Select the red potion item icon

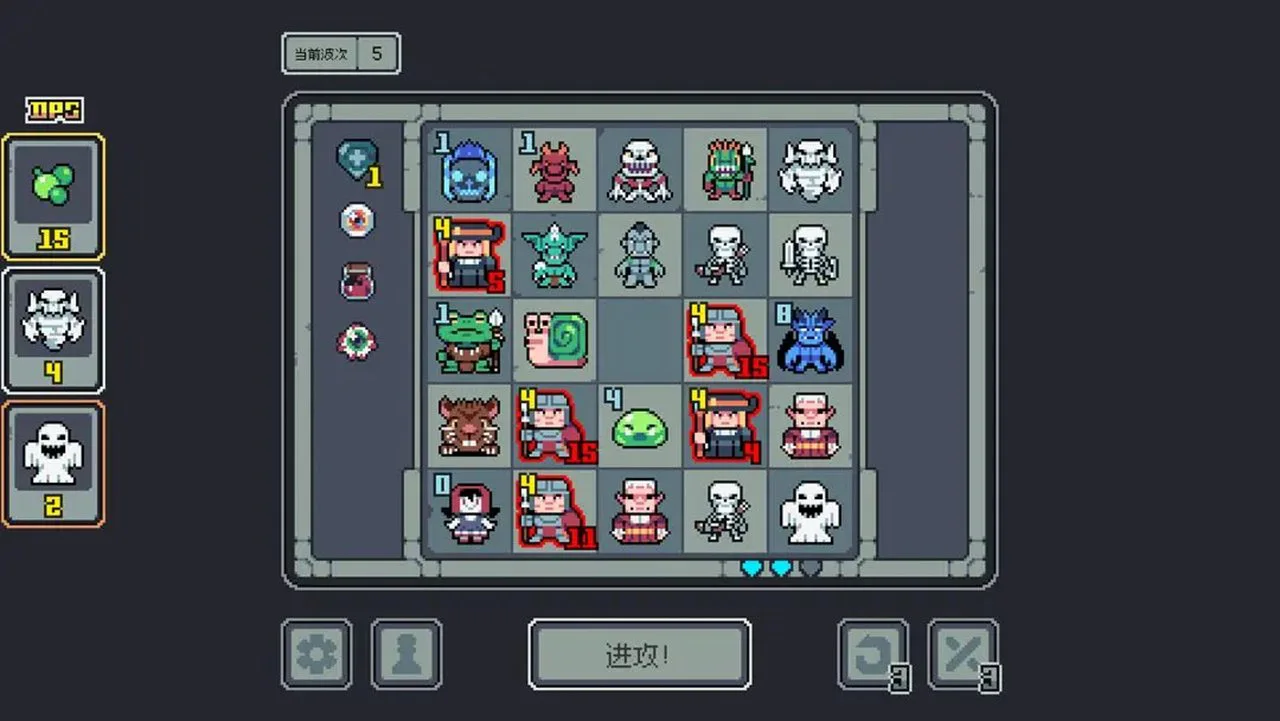pyautogui.click(x=356, y=281)
